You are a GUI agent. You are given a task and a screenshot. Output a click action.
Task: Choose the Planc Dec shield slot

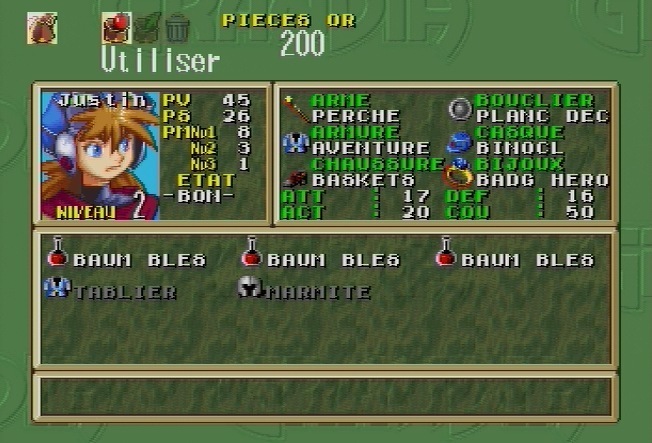(540, 116)
